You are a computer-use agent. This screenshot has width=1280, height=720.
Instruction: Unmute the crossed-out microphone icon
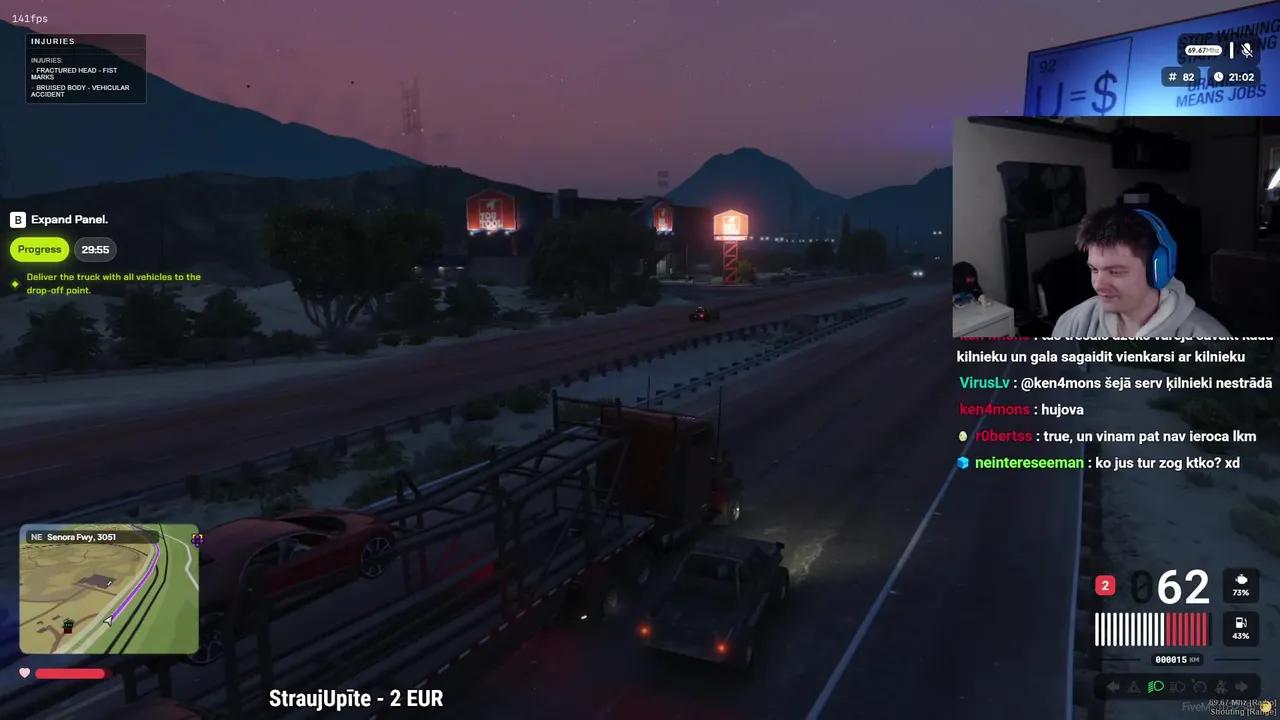tap(1247, 50)
